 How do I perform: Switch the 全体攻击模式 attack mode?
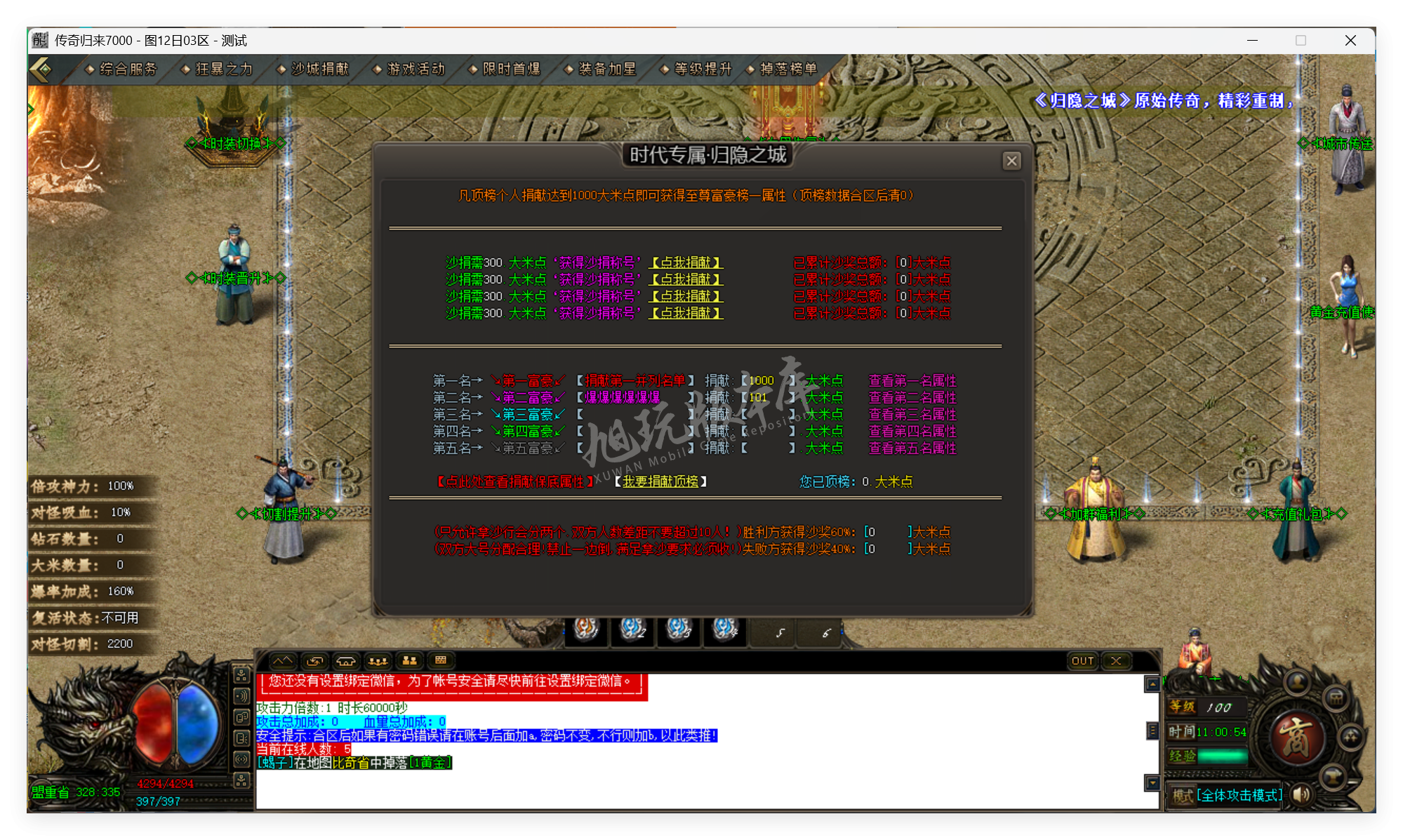point(1239,795)
